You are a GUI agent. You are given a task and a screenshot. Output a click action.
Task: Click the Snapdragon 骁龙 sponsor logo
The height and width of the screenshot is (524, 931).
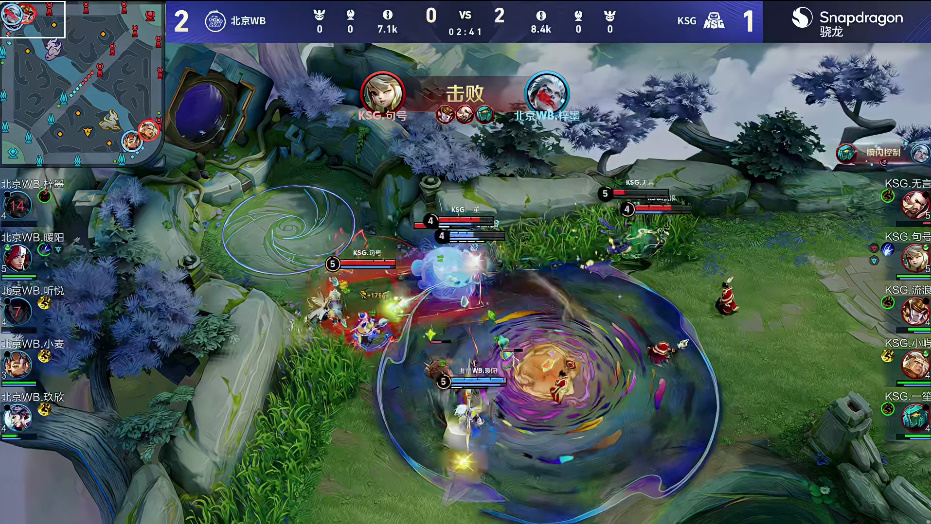tap(847, 21)
